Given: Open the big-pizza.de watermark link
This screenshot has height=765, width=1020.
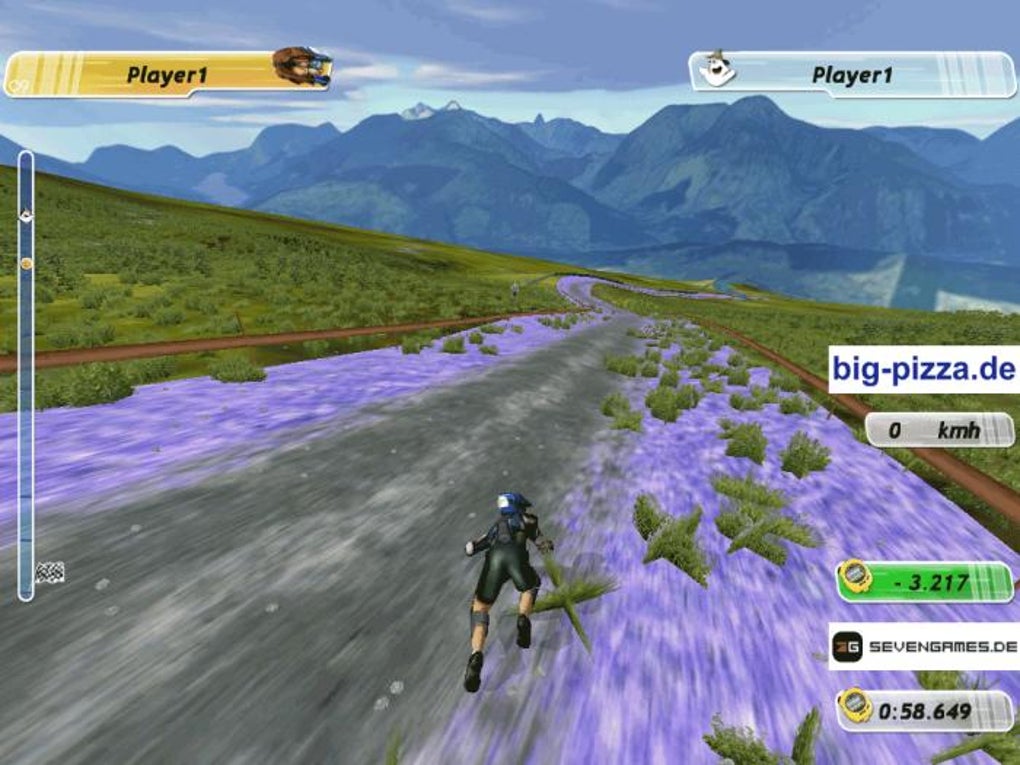Looking at the screenshot, I should point(923,370).
